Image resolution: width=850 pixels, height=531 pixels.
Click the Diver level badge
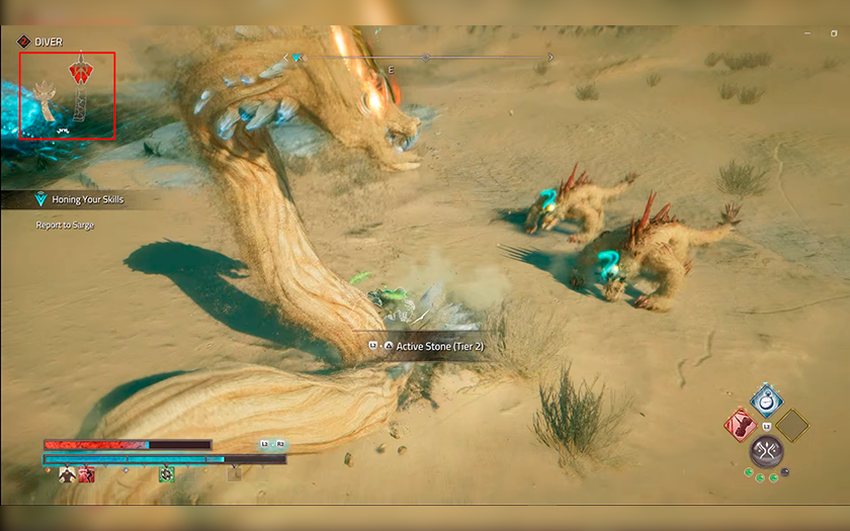tap(23, 42)
